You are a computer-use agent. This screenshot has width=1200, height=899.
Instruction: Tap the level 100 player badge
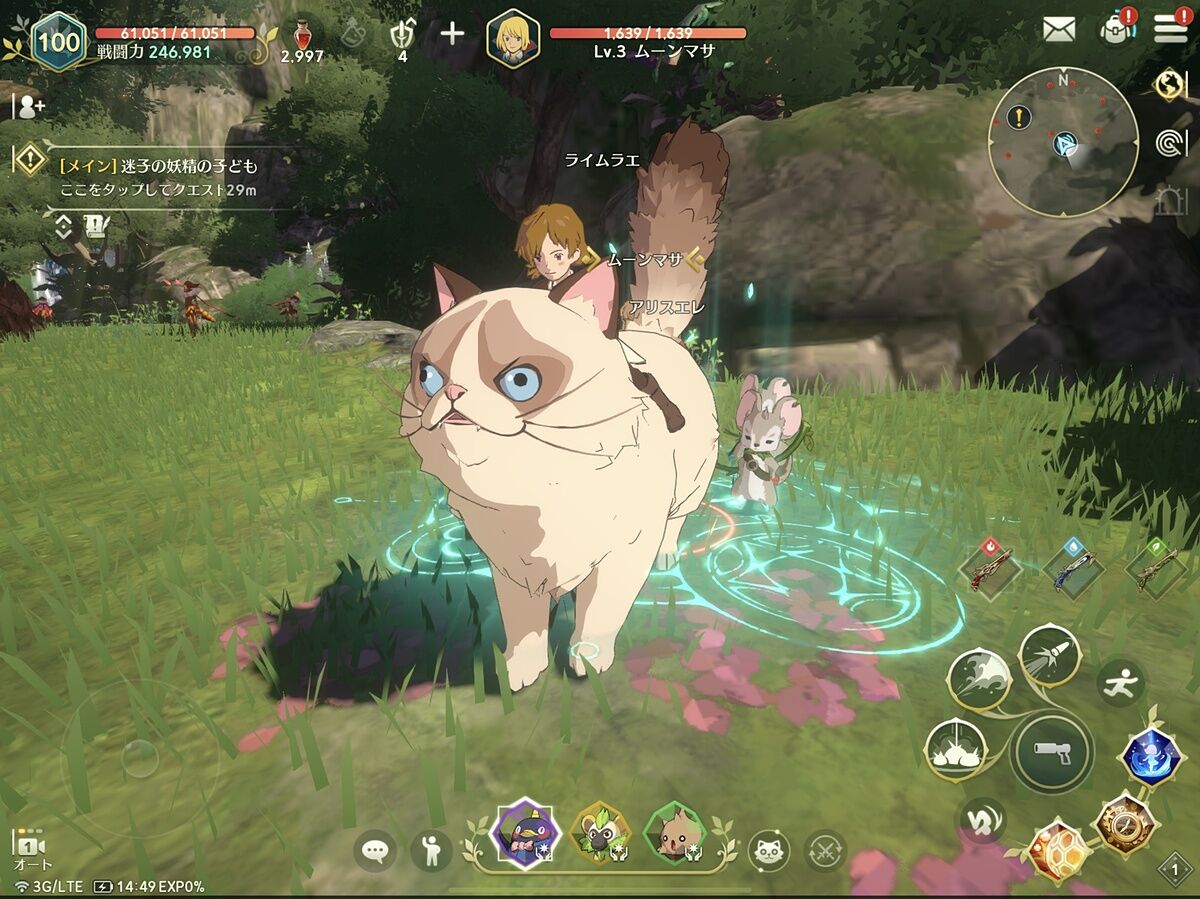(59, 41)
